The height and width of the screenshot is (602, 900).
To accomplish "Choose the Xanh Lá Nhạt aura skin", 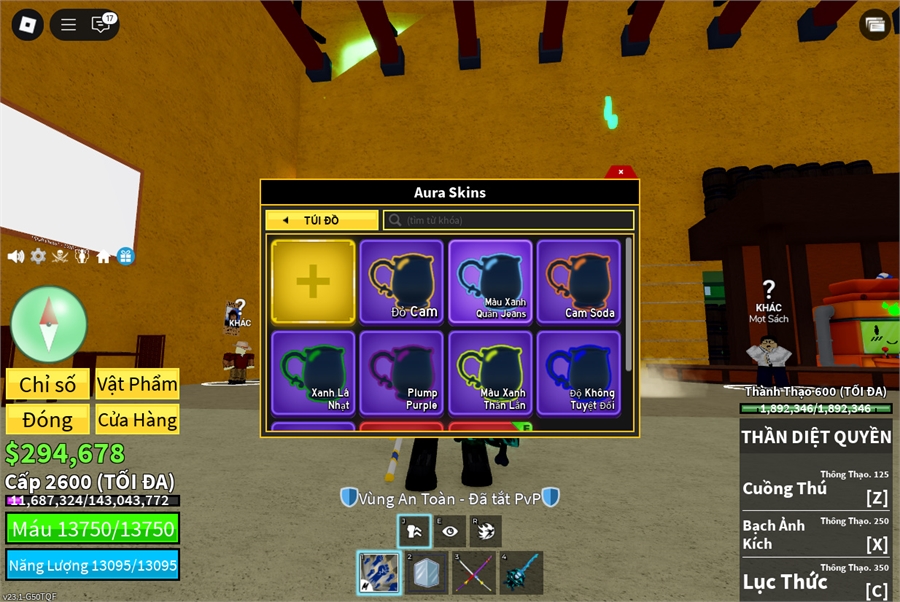I will click(x=313, y=372).
